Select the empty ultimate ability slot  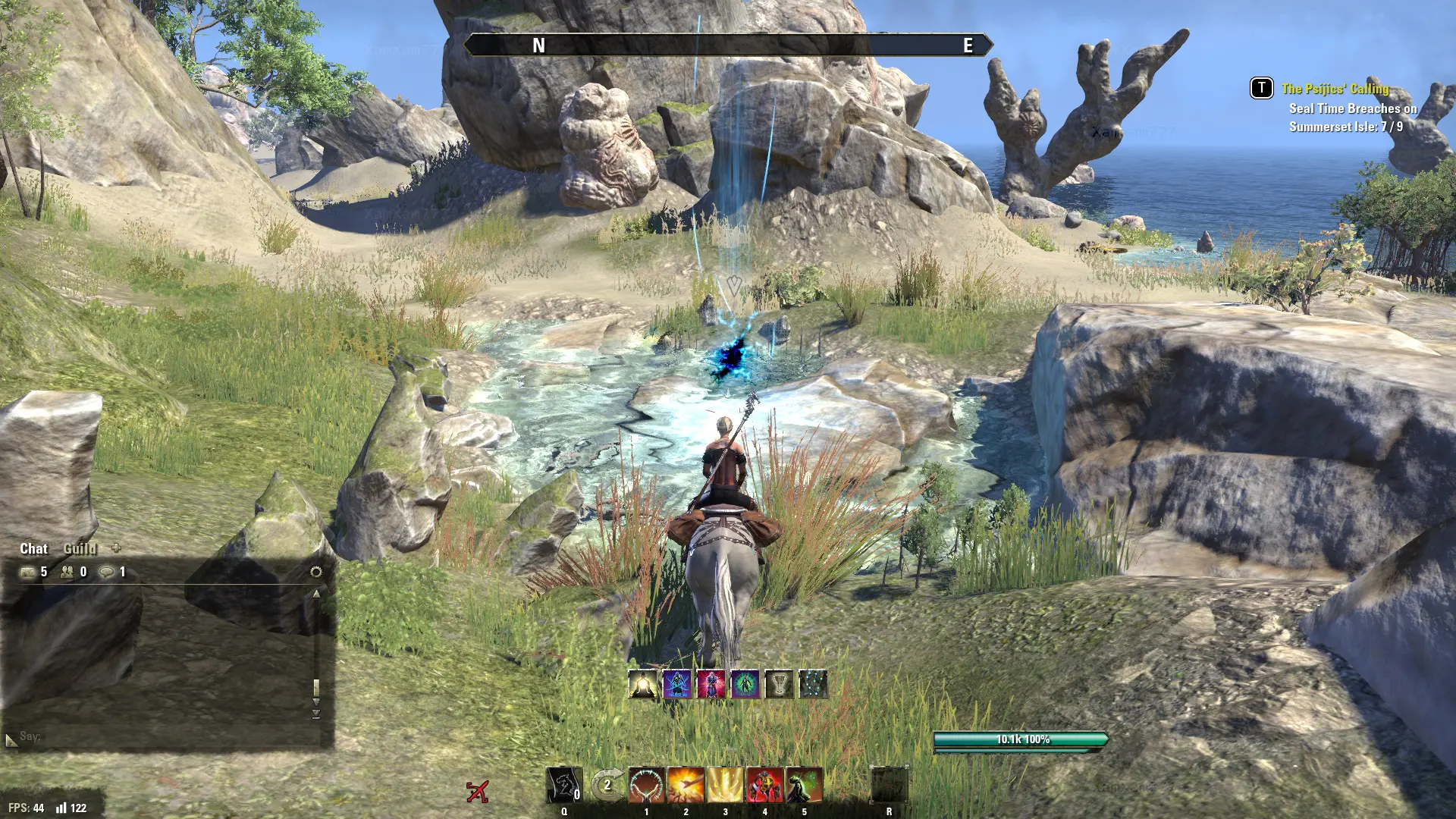point(889,785)
